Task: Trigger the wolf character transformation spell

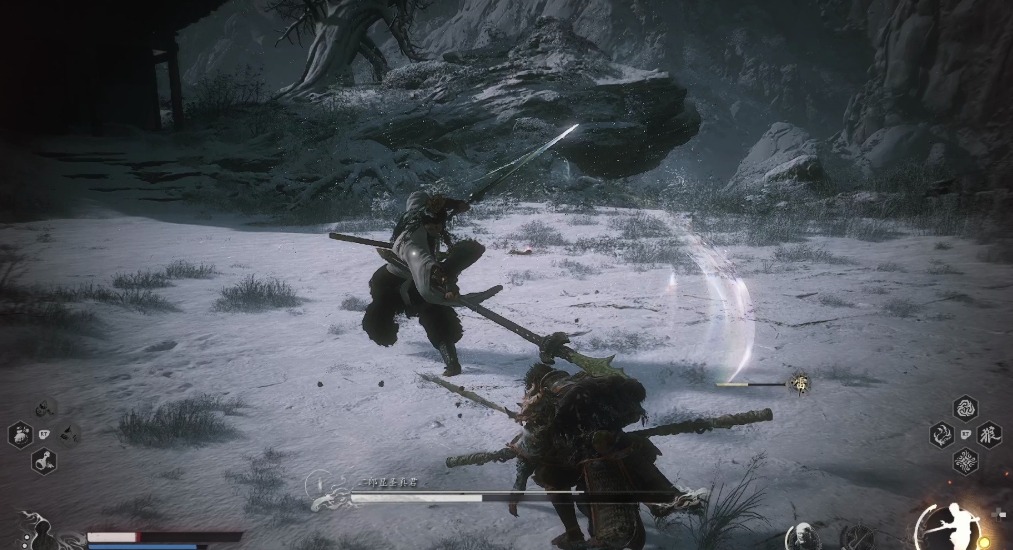Action: click(990, 435)
